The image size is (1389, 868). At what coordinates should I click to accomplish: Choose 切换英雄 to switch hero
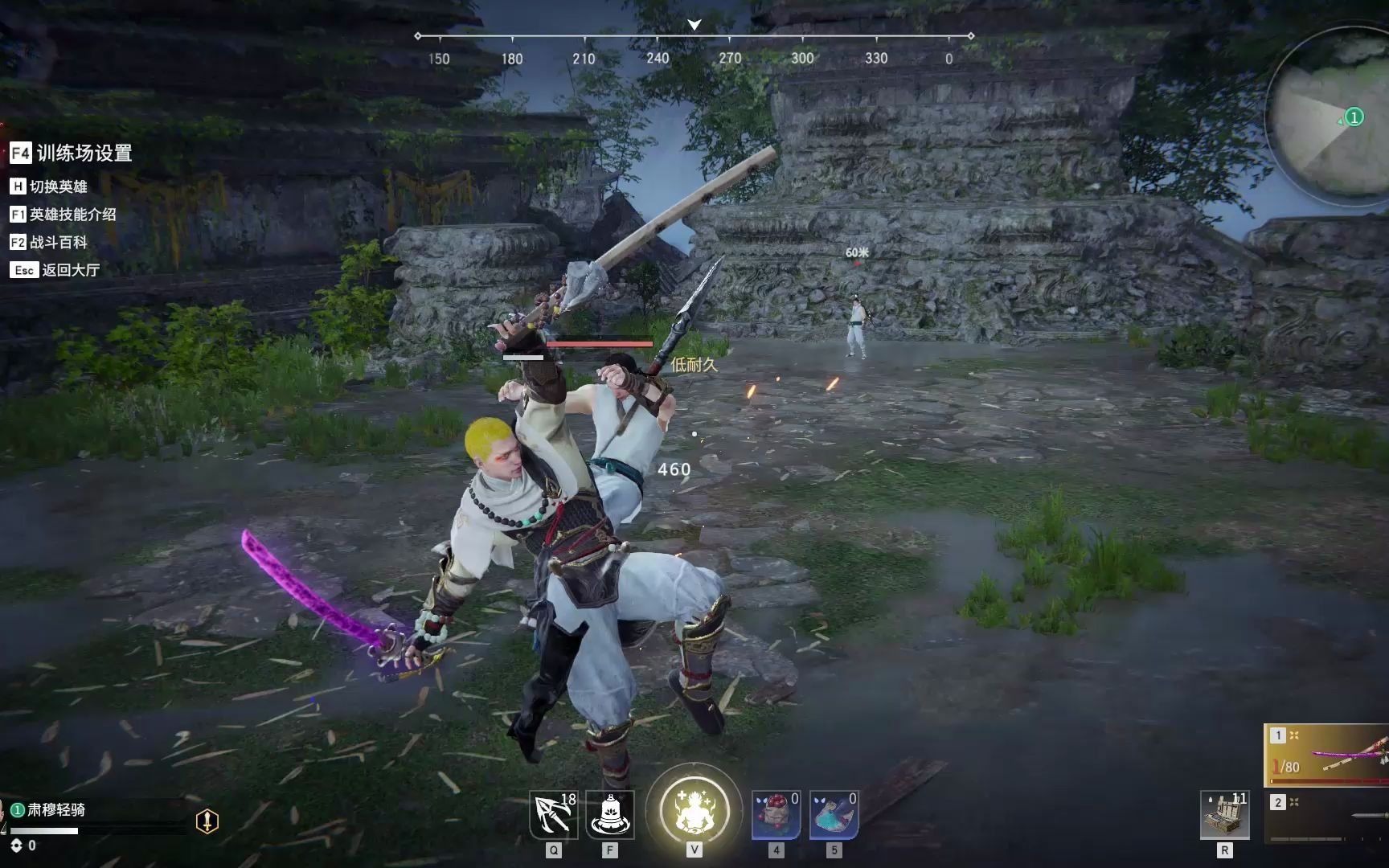click(49, 186)
